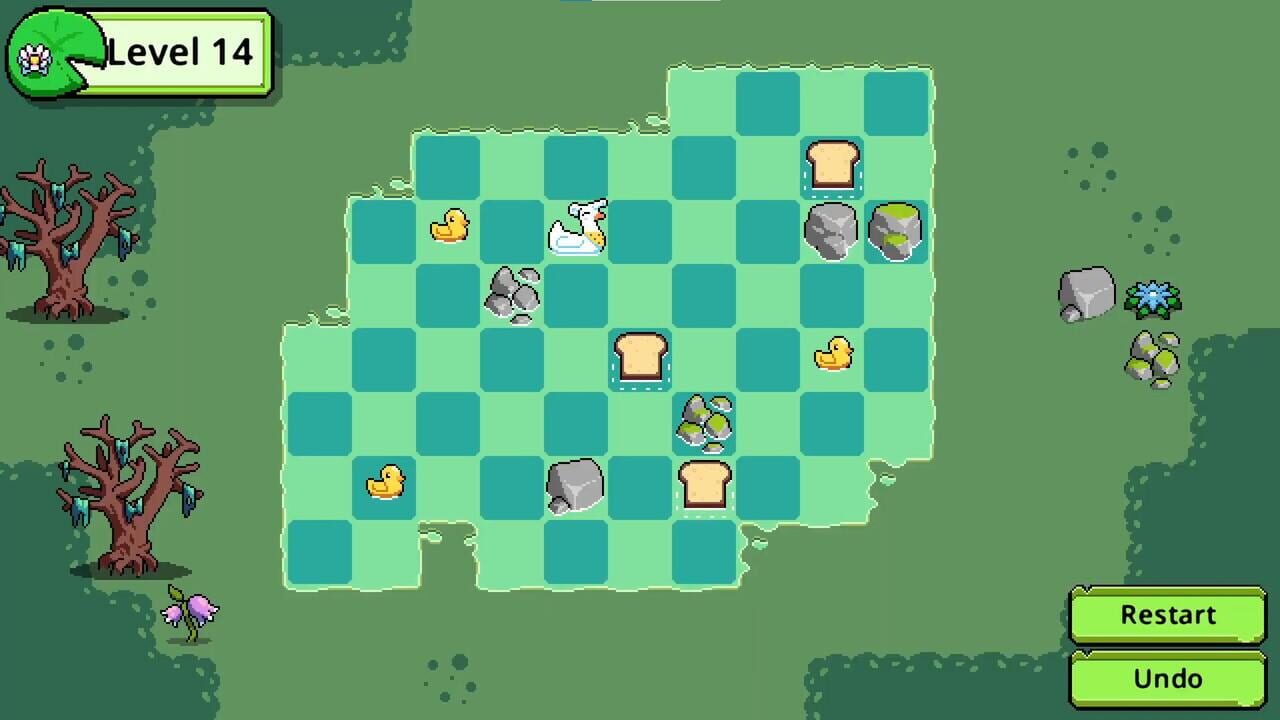Select the rock cluster in the board middle
Image resolution: width=1280 pixels, height=720 pixels.
(x=705, y=423)
